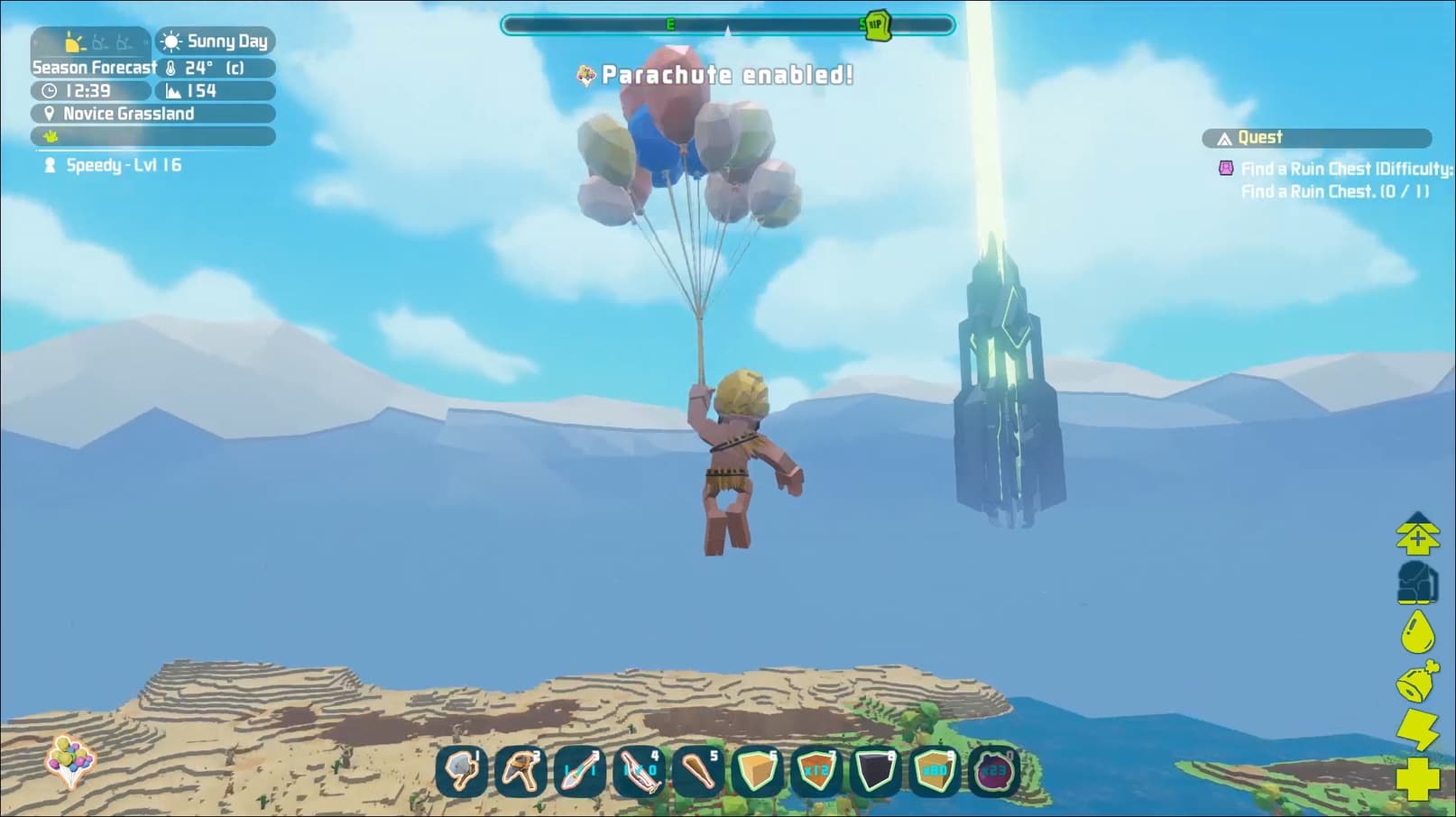The width and height of the screenshot is (1456, 817).
Task: Click the balloon parachute icon
Action: coord(69,760)
